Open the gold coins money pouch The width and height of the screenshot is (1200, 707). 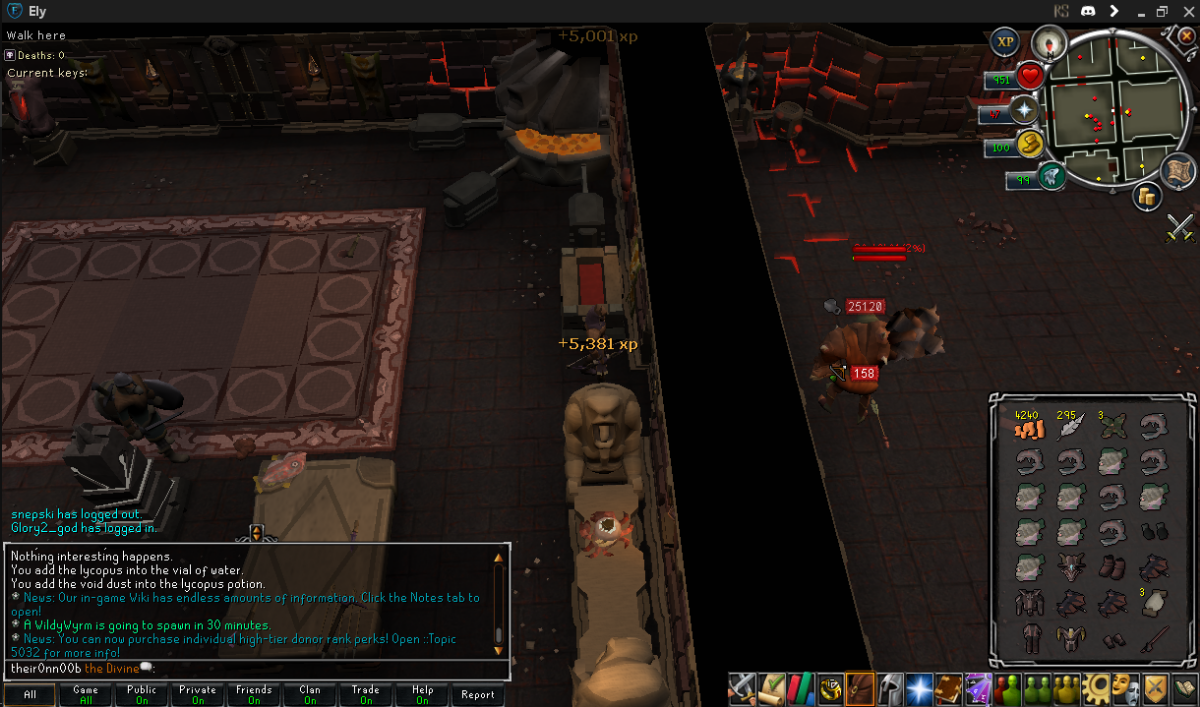point(1147,196)
